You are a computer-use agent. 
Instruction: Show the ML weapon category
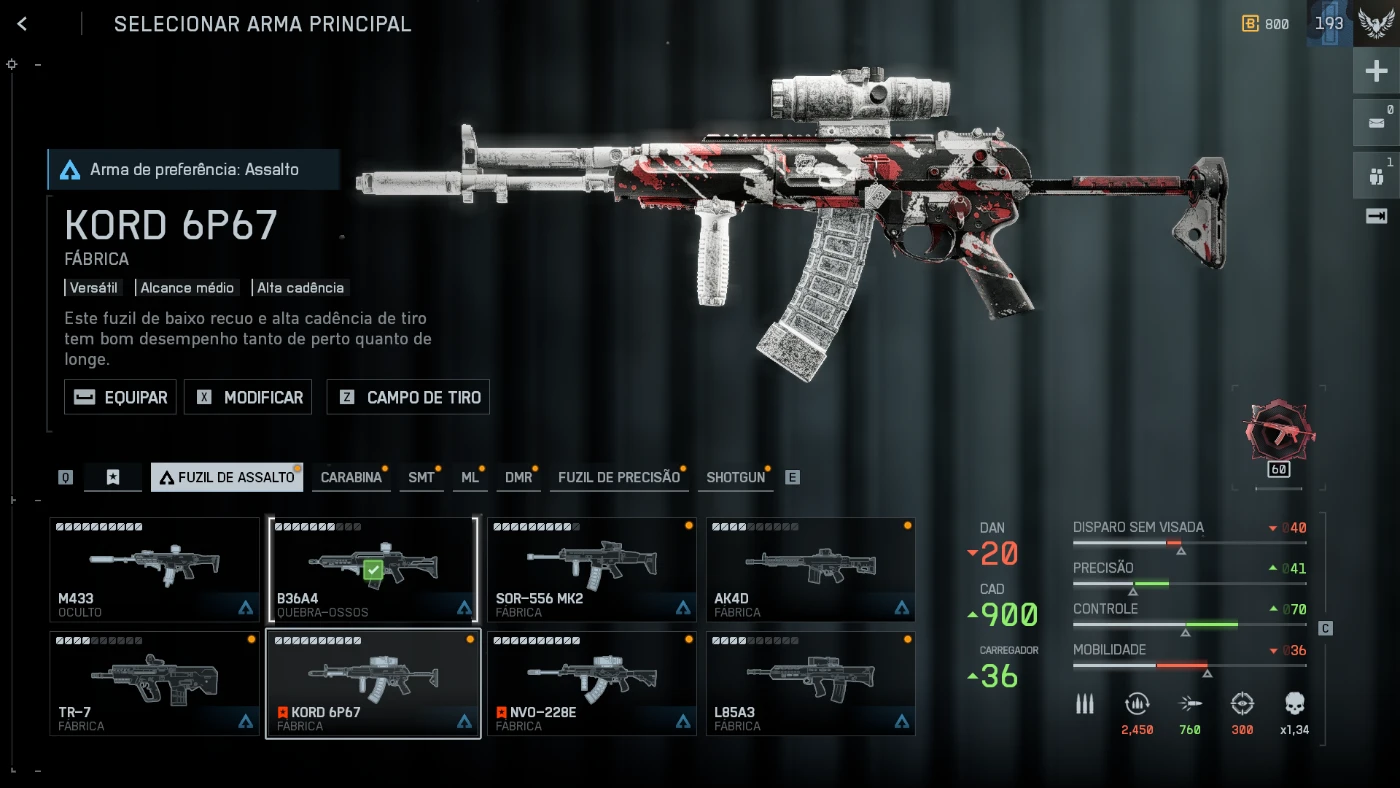[x=469, y=477]
